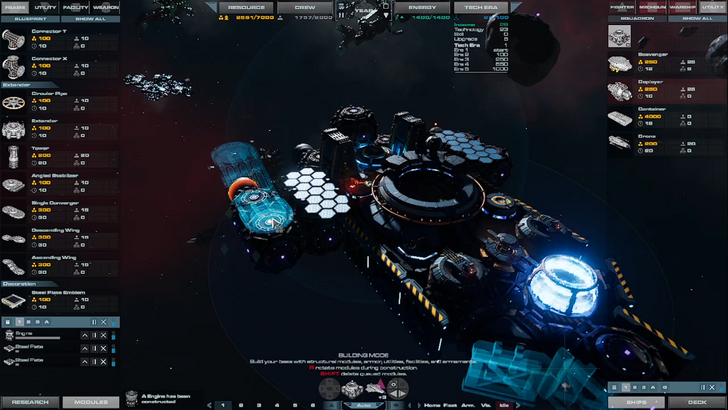The image size is (728, 410).
Task: Open the Modules panel
Action: tap(91, 402)
